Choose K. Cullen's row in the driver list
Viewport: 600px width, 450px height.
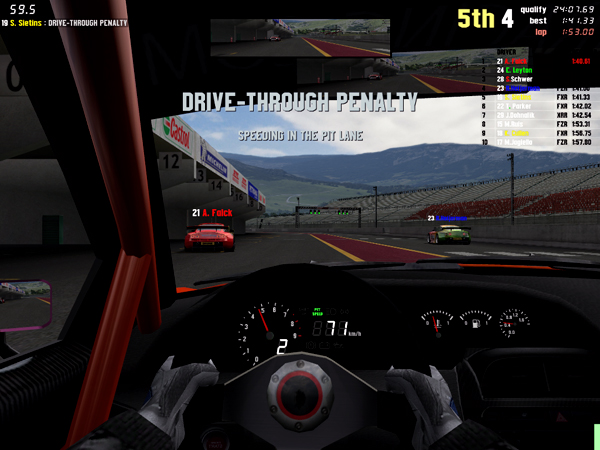pyautogui.click(x=517, y=132)
